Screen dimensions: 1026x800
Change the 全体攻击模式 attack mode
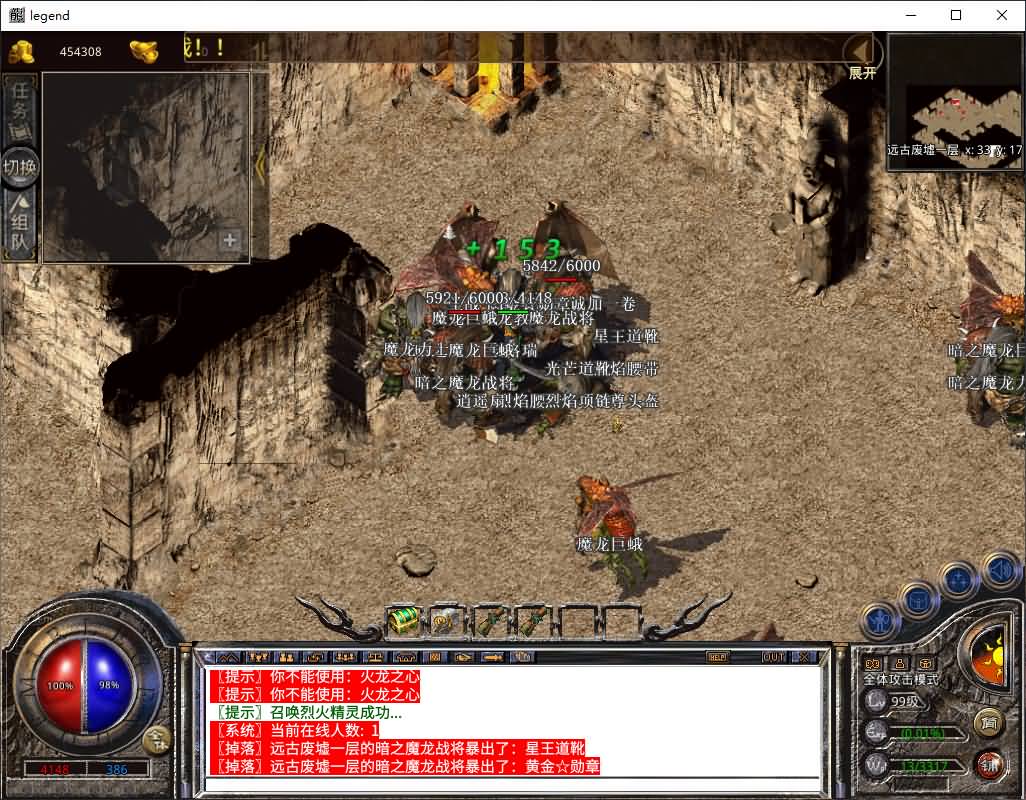pyautogui.click(x=901, y=679)
